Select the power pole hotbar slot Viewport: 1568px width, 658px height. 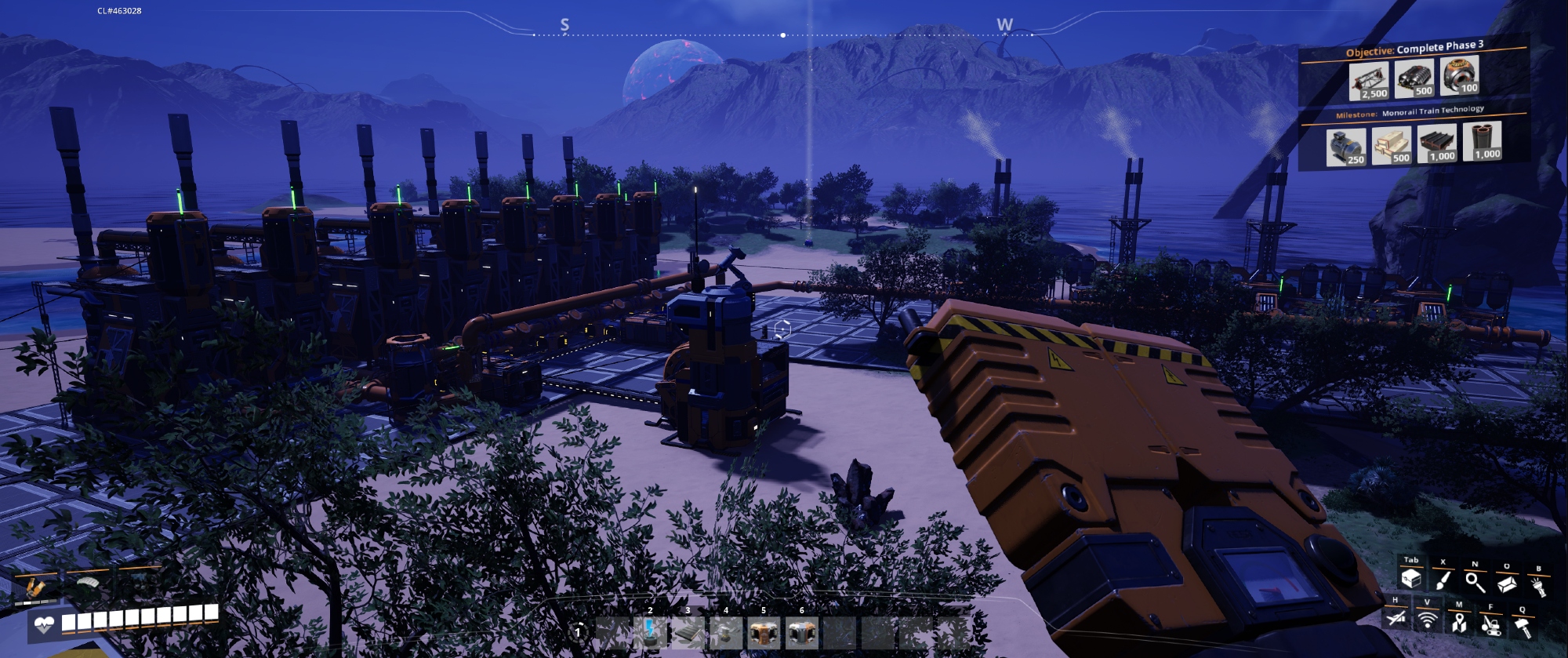coord(650,631)
